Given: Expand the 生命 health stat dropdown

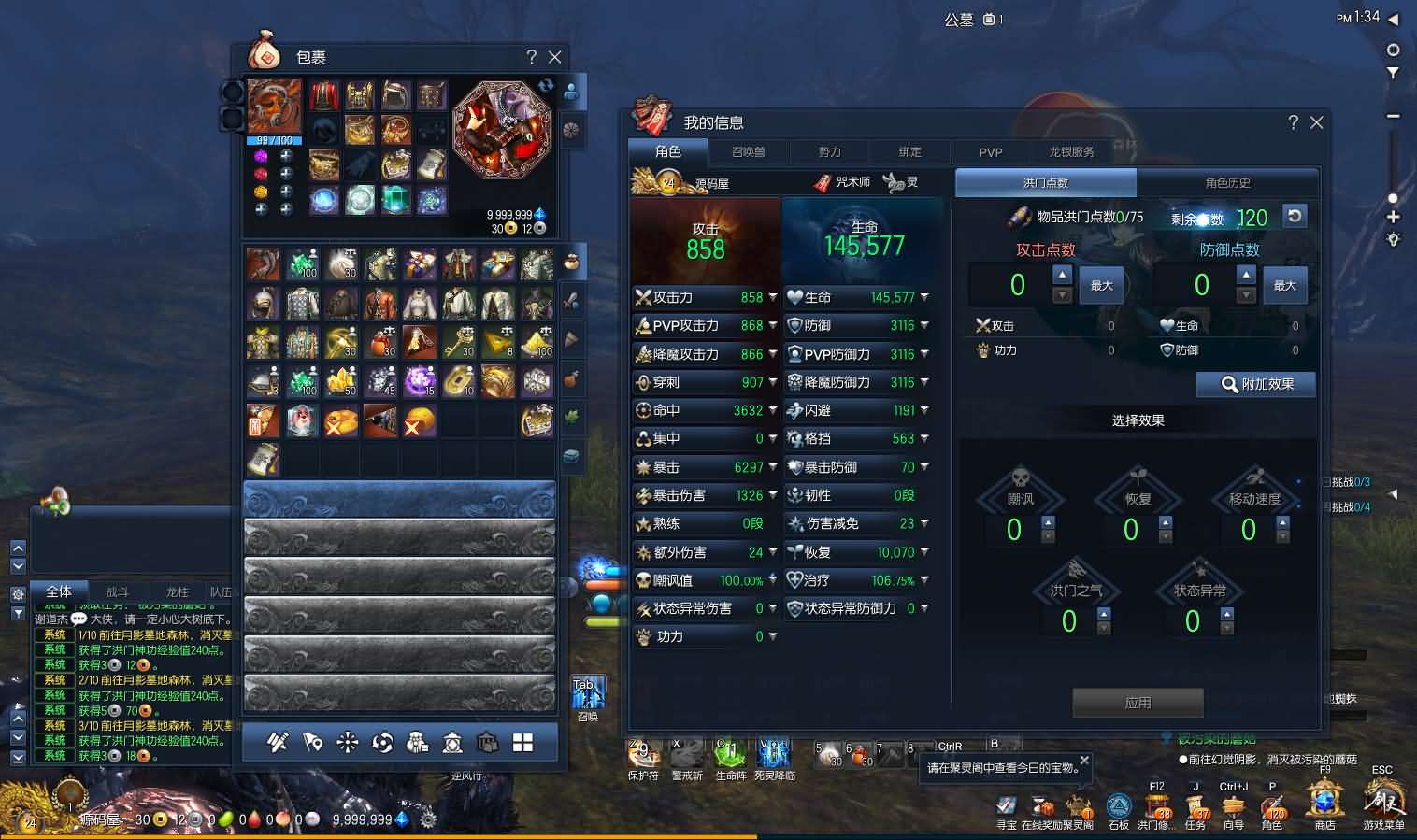Looking at the screenshot, I should 923,297.
